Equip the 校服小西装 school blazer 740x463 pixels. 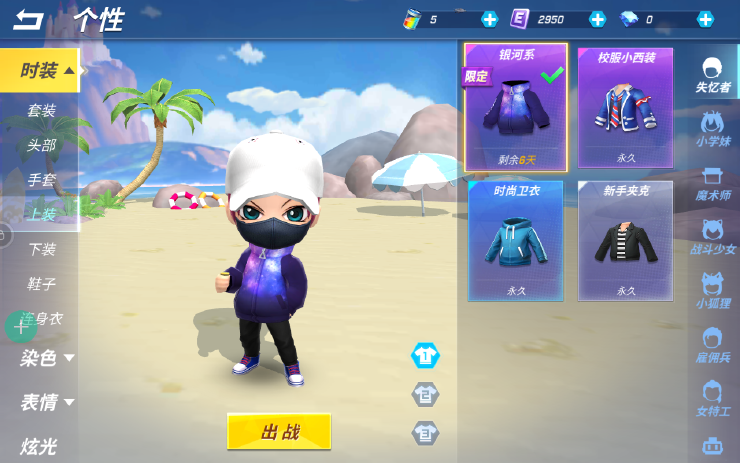click(626, 107)
